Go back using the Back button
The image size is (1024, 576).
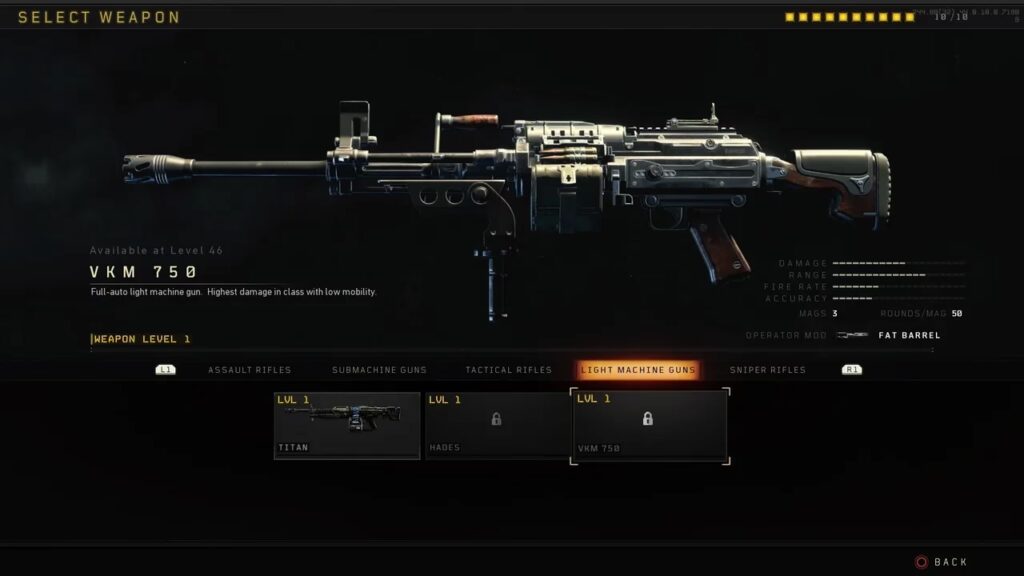click(941, 562)
